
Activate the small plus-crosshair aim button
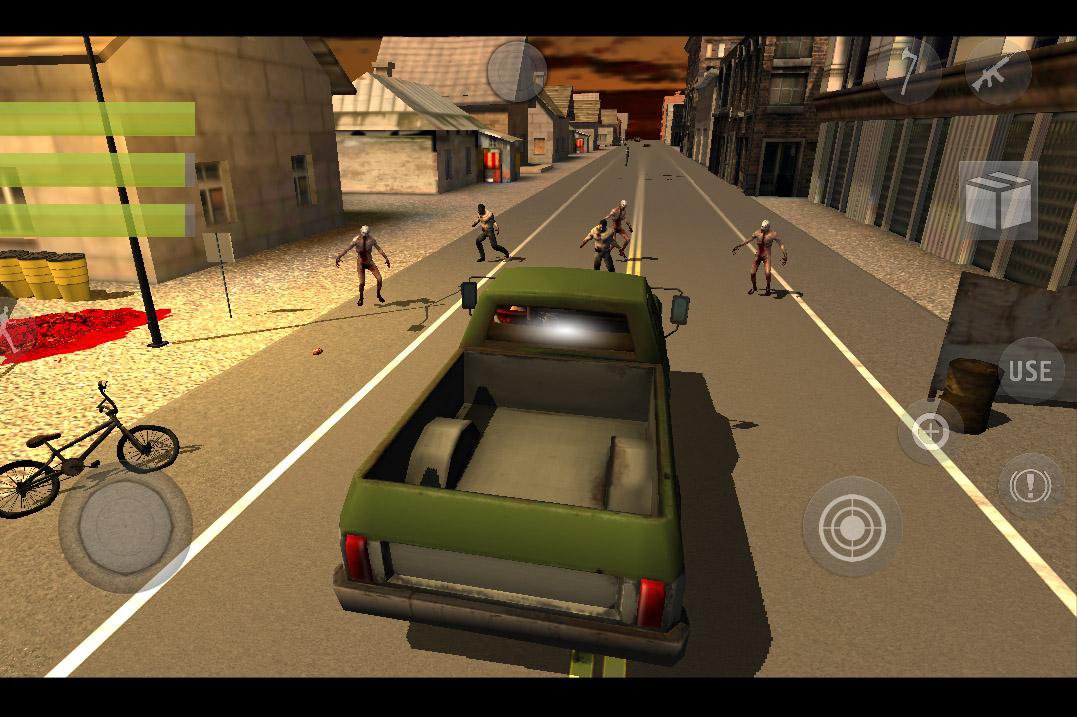tap(931, 432)
